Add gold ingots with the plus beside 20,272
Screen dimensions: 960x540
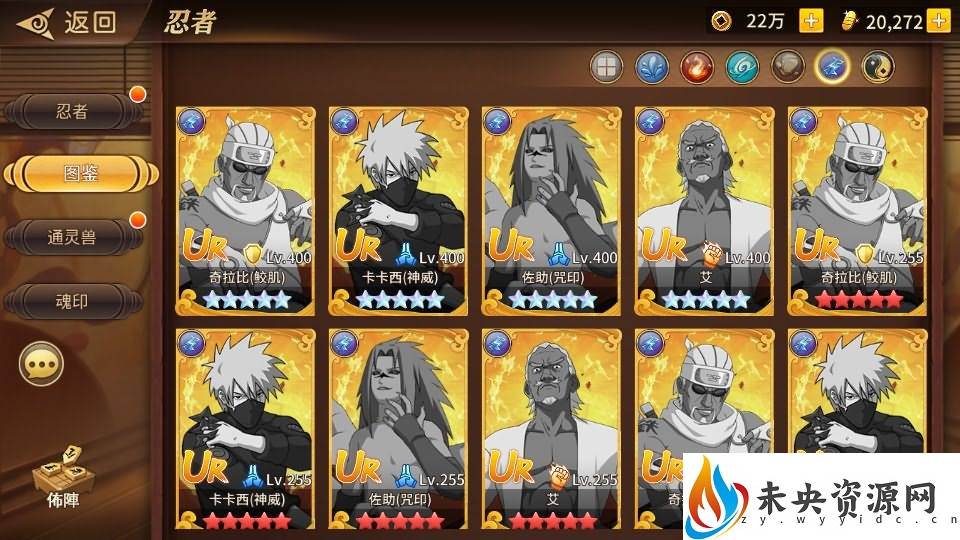[938, 21]
